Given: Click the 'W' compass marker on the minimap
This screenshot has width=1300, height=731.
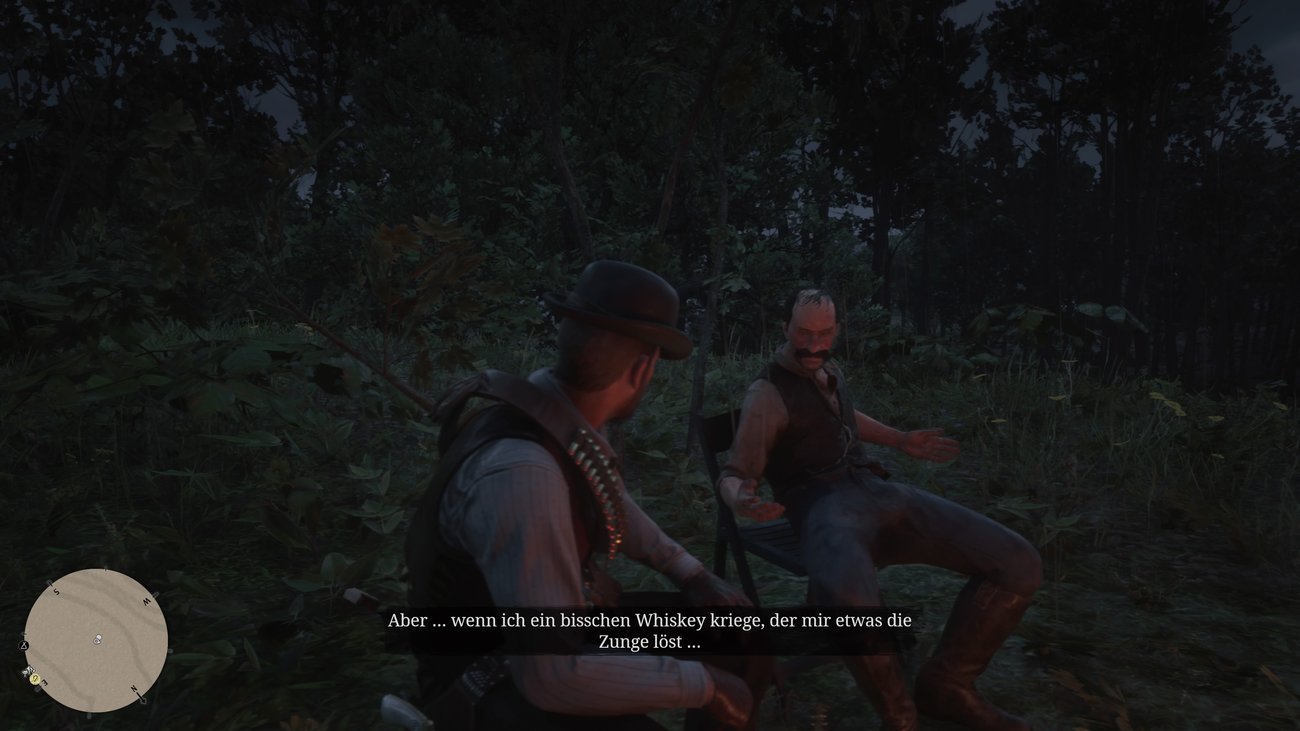Looking at the screenshot, I should click(148, 601).
